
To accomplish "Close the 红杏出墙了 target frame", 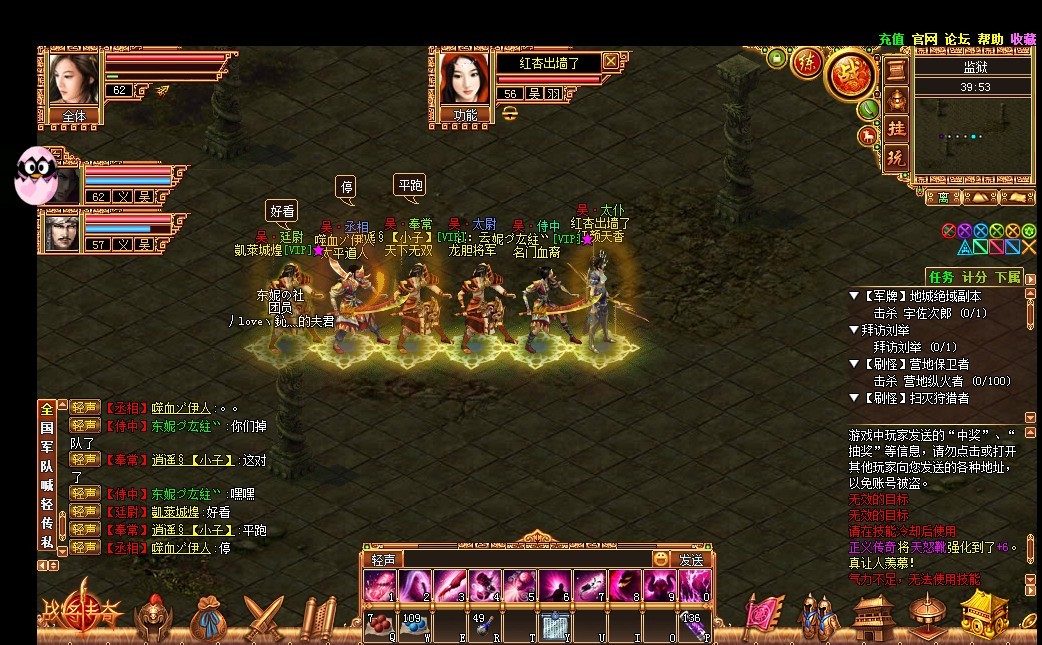I will coord(611,61).
